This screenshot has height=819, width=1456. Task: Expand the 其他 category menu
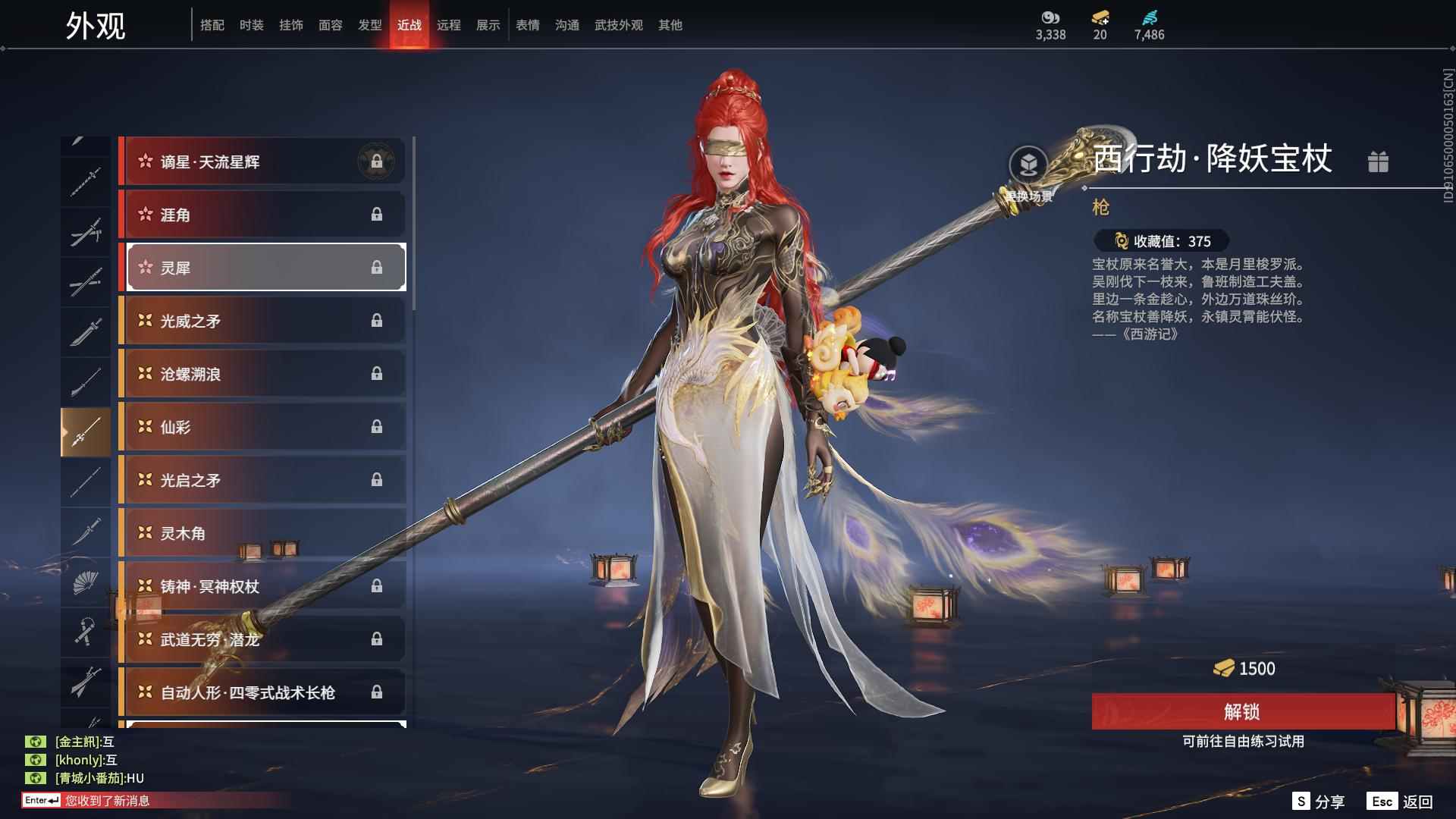click(x=668, y=25)
